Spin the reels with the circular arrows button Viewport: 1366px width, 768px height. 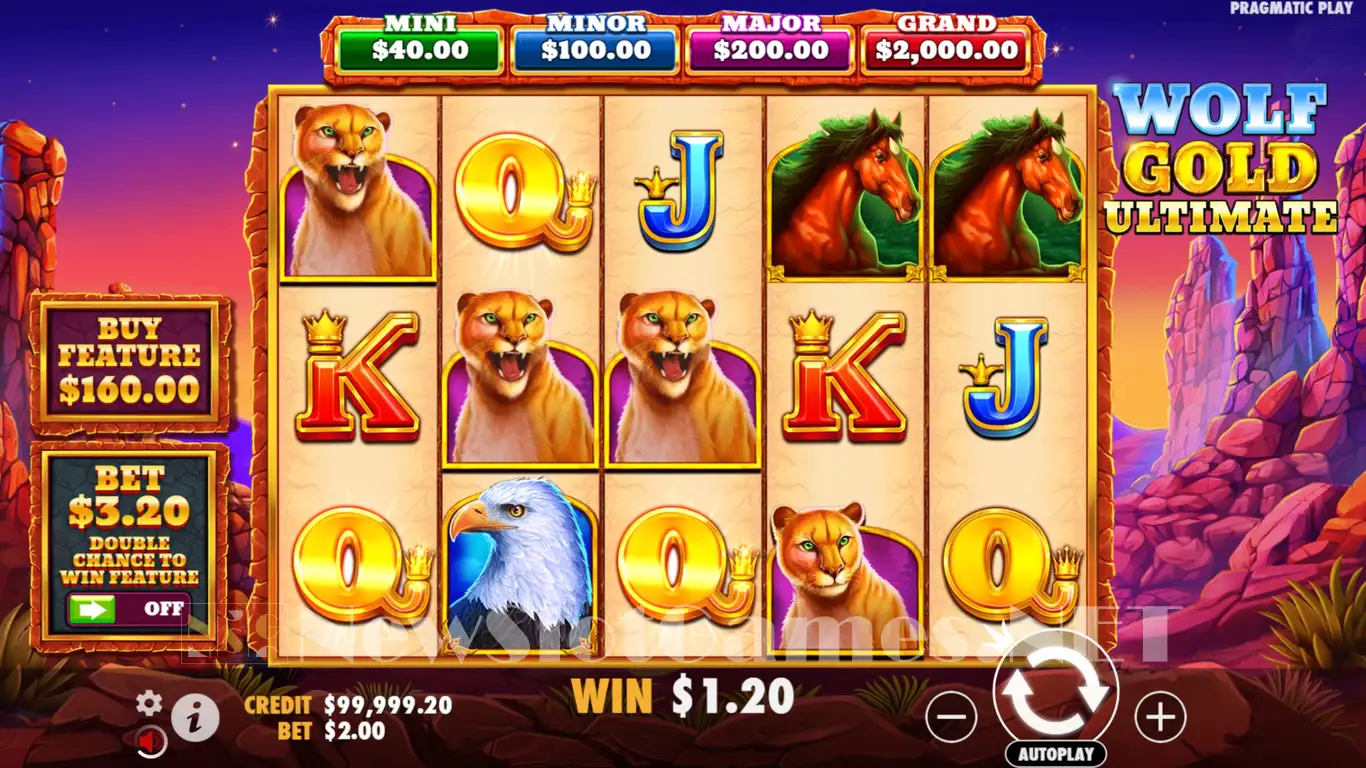1056,691
